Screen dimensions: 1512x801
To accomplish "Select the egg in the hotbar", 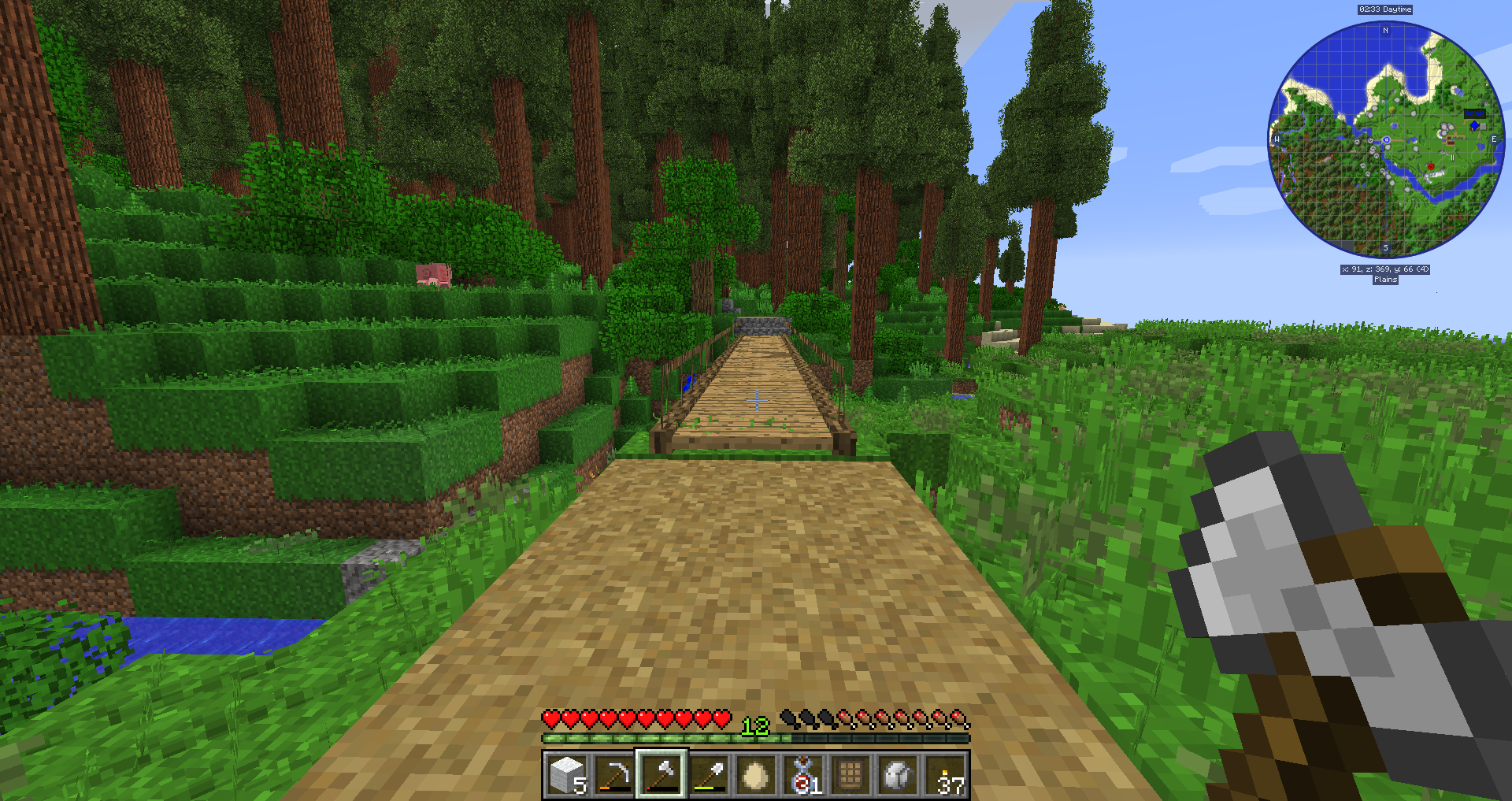I will tap(755, 775).
